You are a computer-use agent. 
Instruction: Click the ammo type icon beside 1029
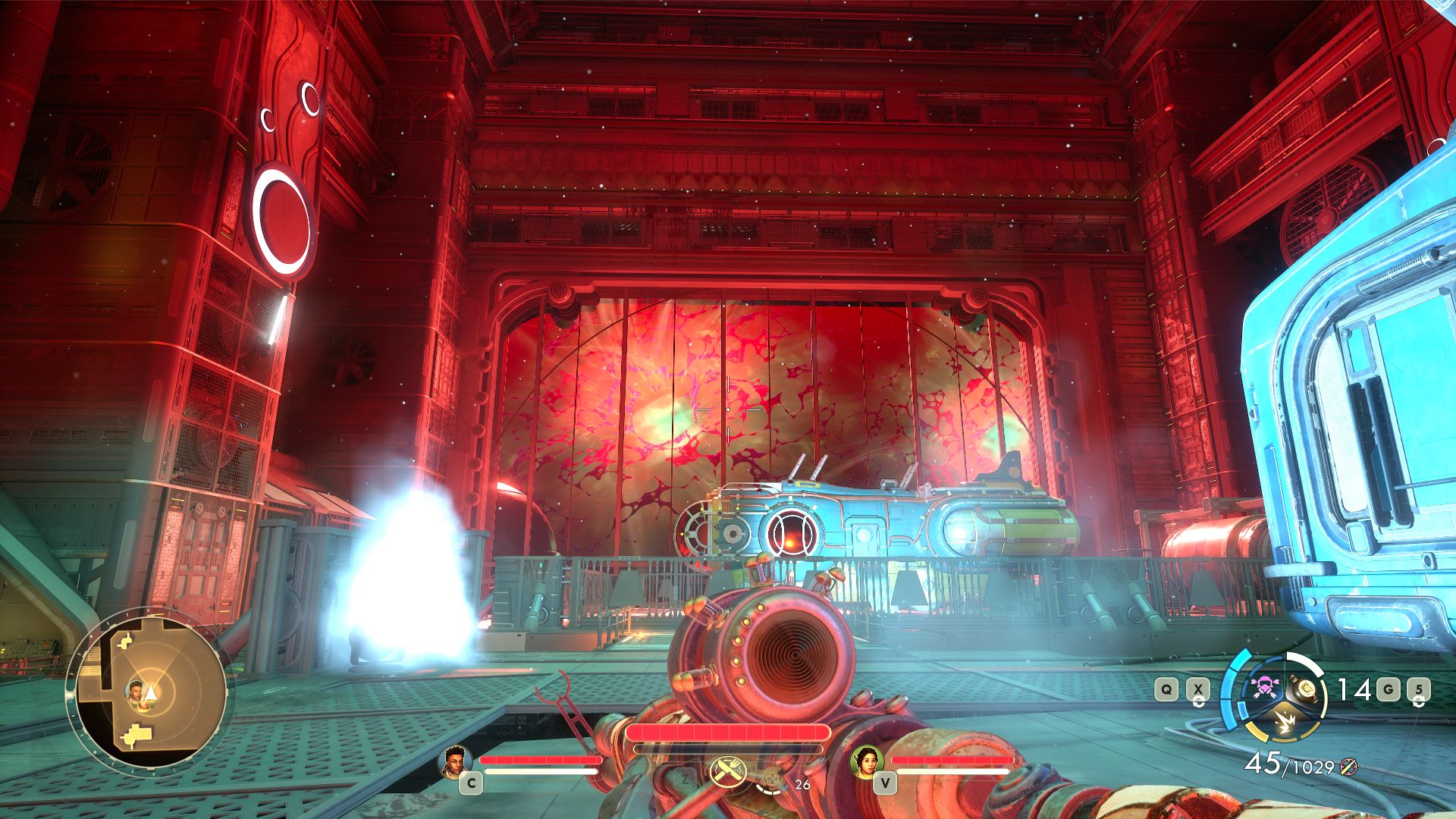point(1348,767)
